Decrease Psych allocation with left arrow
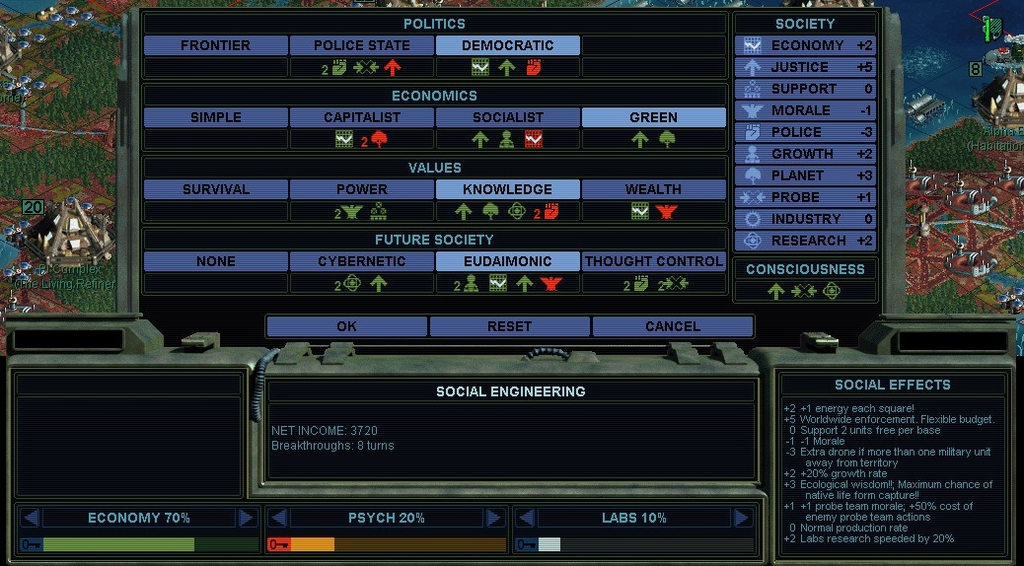Viewport: 1024px width, 566px height. coord(280,518)
